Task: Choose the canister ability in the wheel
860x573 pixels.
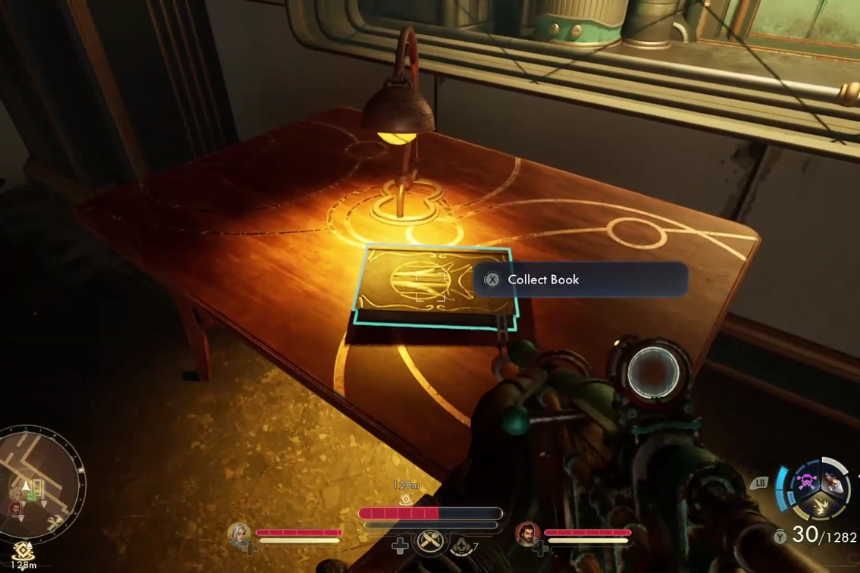Action: 832,484
